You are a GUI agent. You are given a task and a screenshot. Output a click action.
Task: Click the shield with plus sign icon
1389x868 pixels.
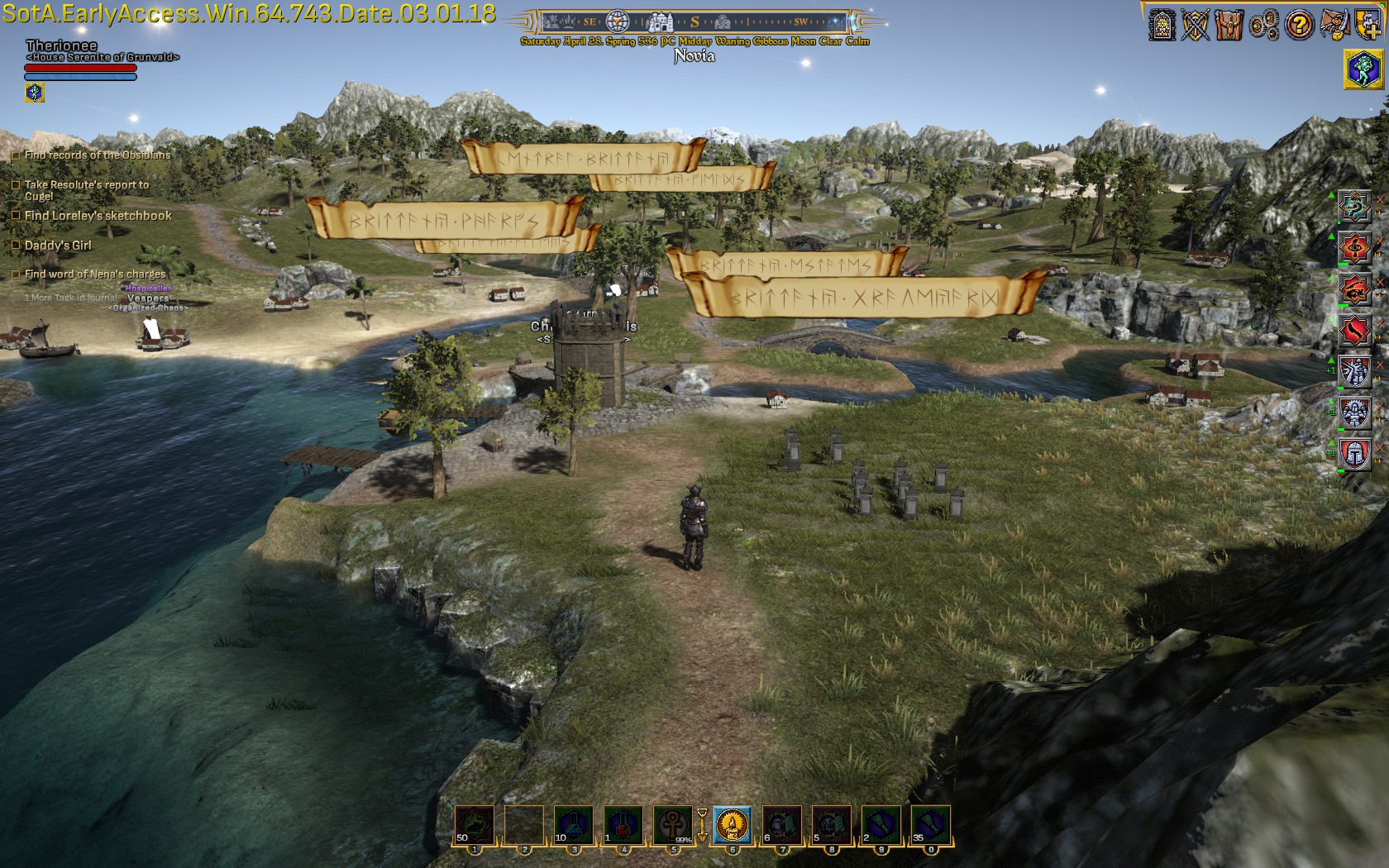point(1367,25)
